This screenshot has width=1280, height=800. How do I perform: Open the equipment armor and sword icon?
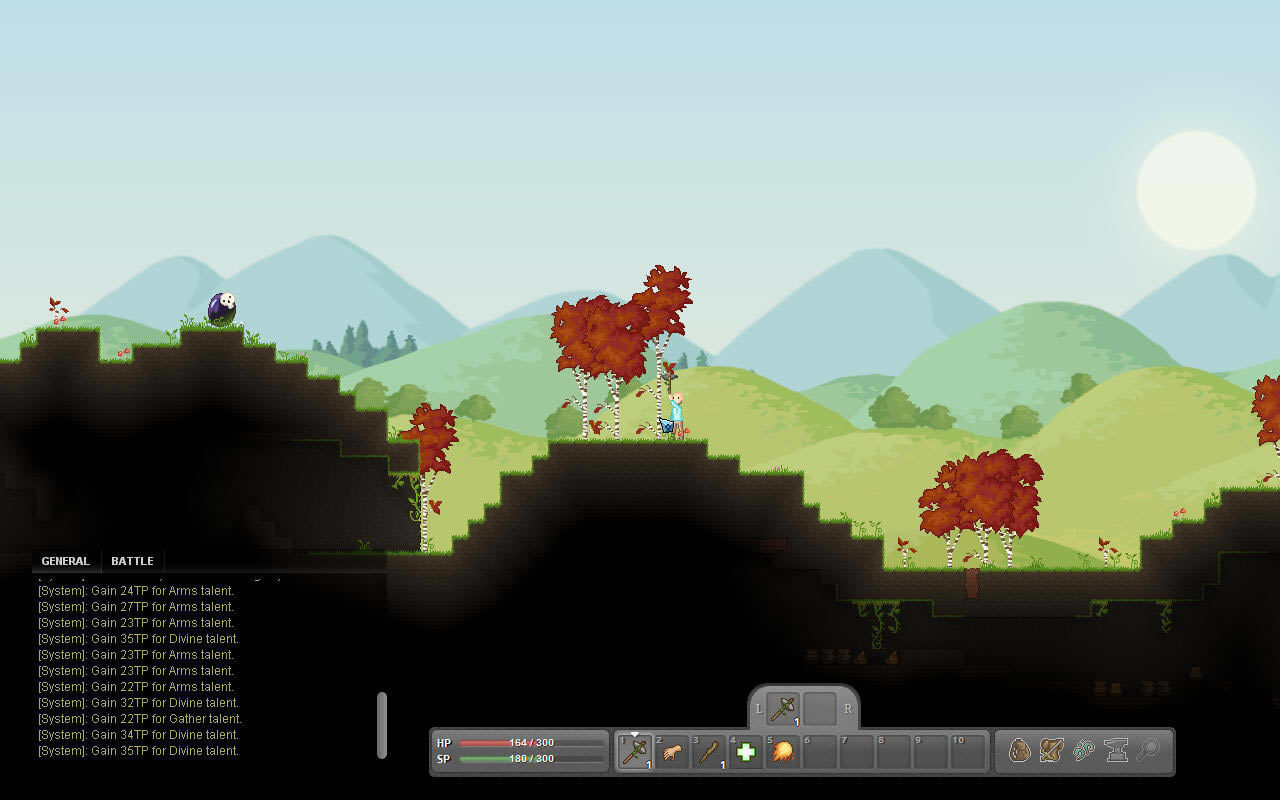click(1051, 750)
